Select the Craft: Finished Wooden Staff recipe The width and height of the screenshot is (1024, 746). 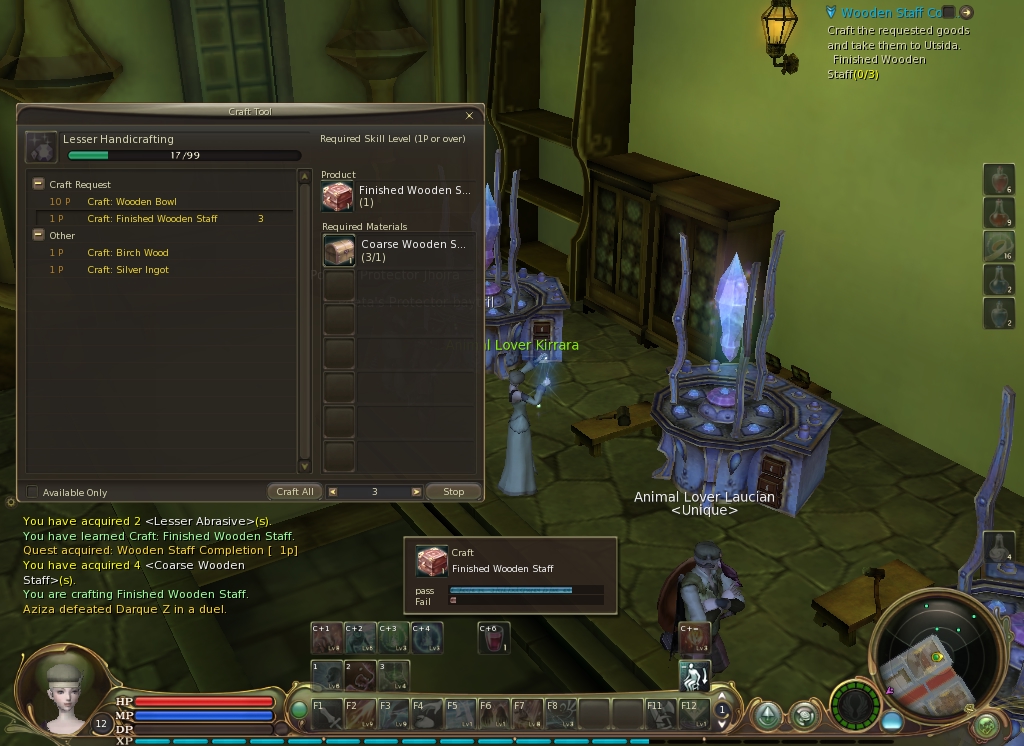[152, 219]
